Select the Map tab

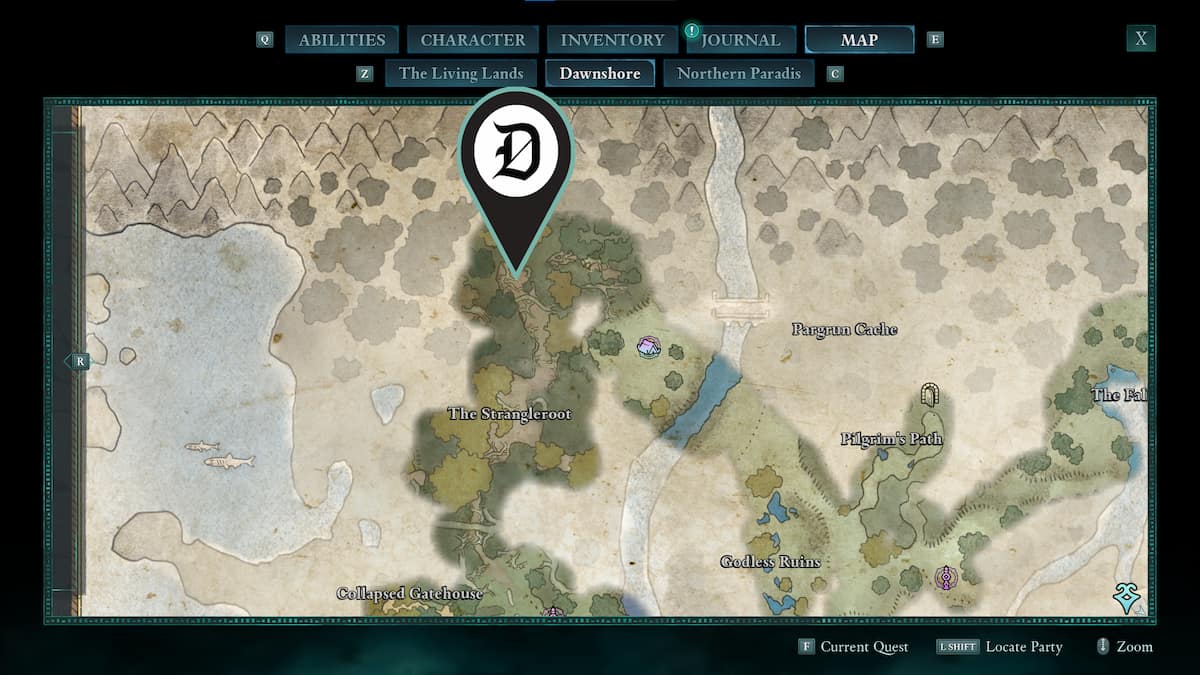tap(859, 40)
